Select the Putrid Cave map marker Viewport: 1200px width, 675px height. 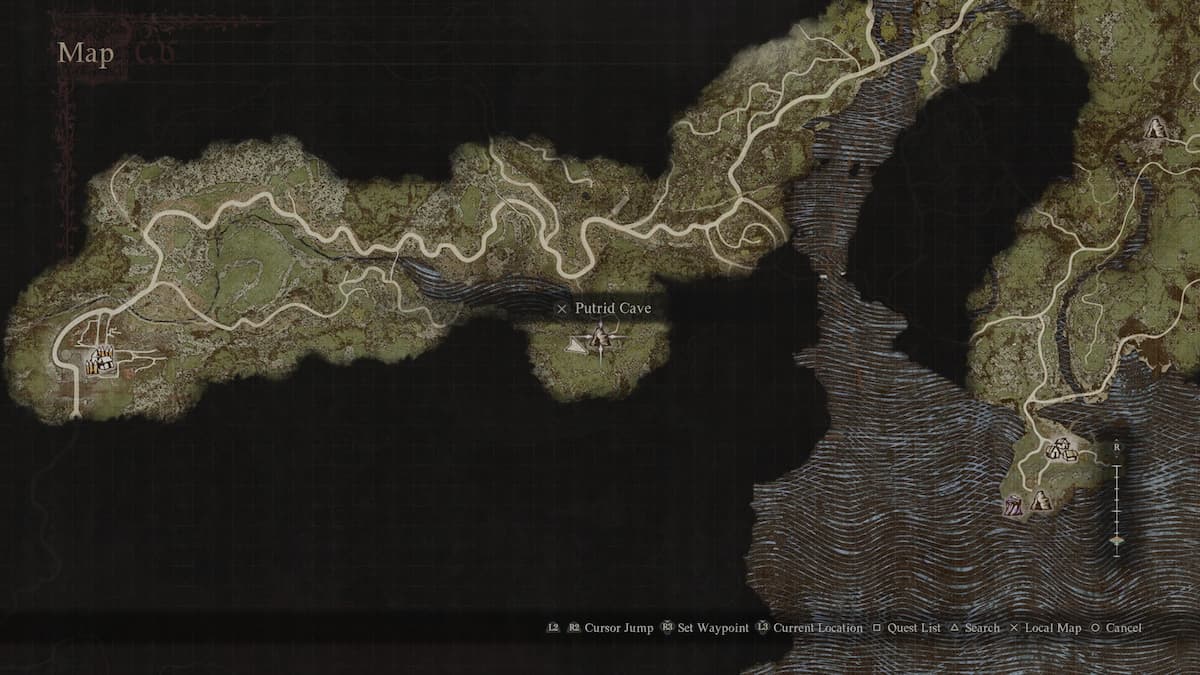point(599,340)
